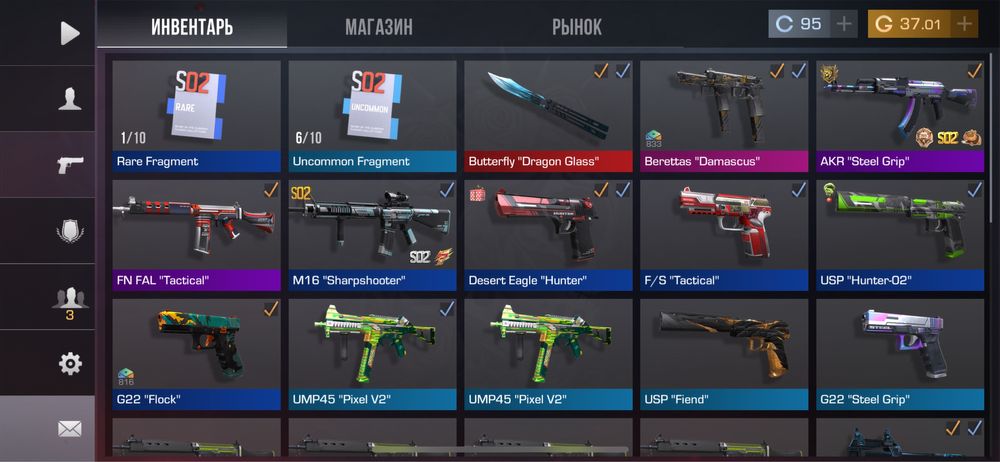Pick the G22 "Flock" skin
This screenshot has width=1000, height=462.
point(197,354)
